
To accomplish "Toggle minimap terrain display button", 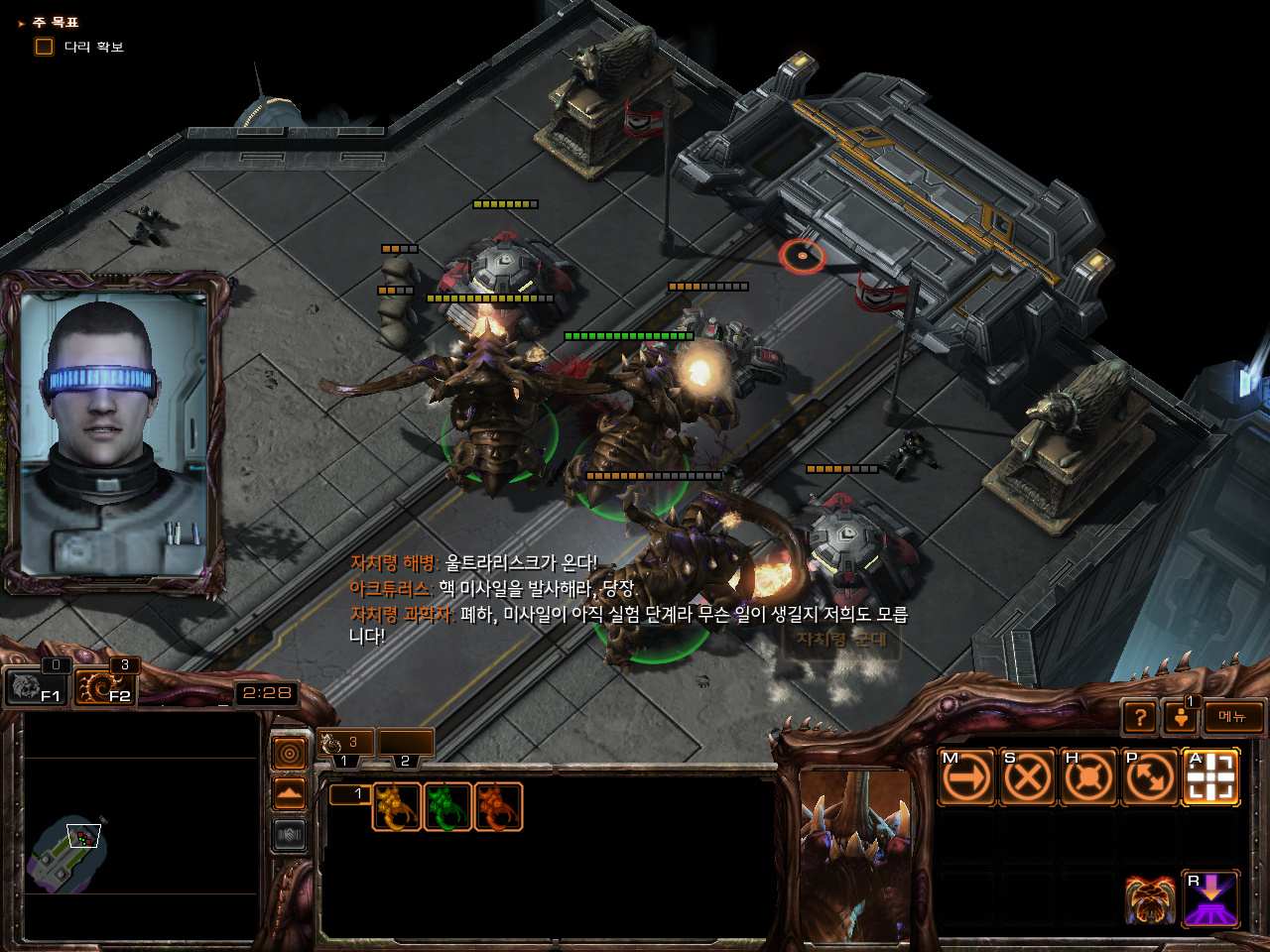I will tap(290, 794).
